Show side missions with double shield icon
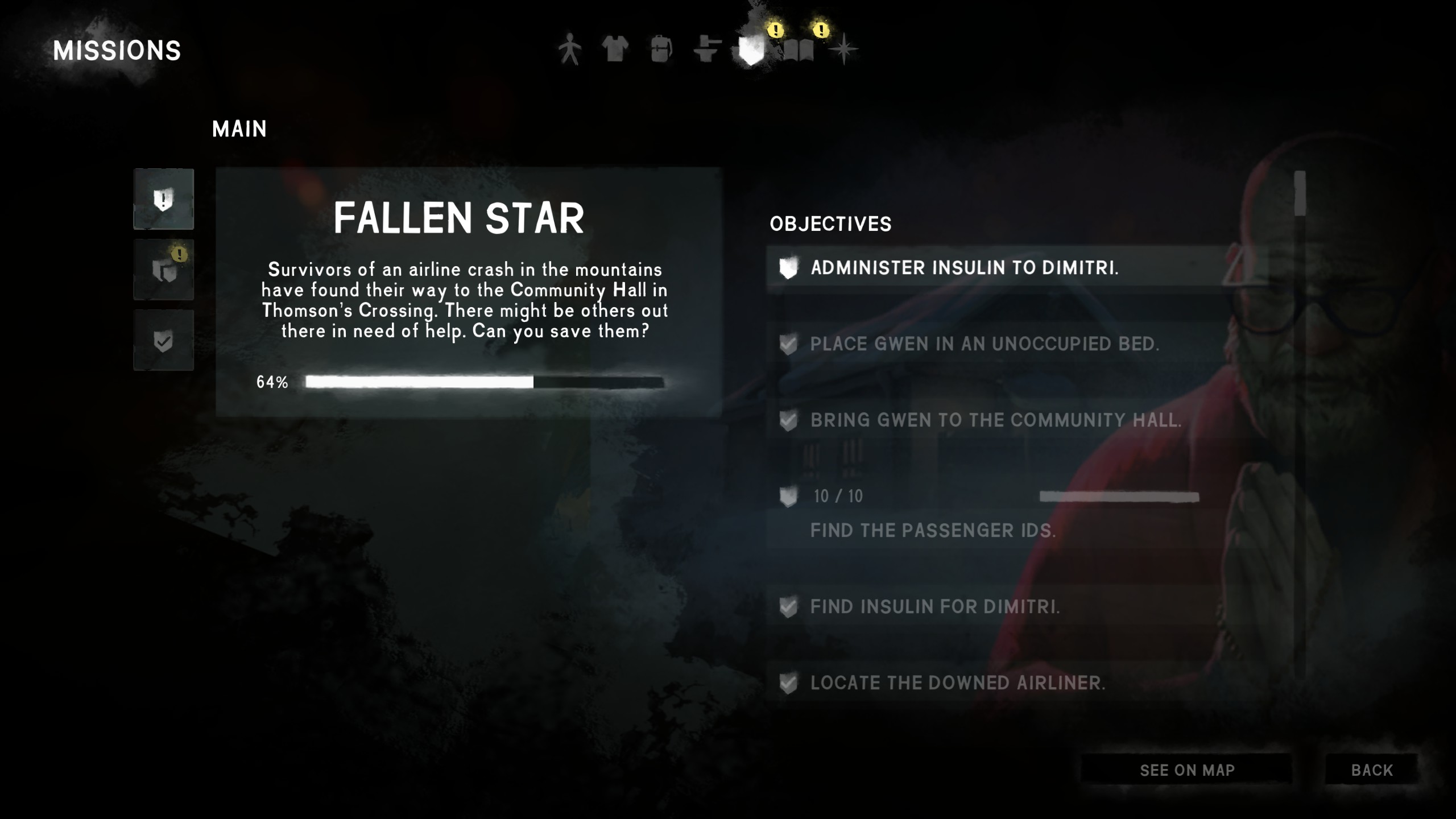The height and width of the screenshot is (819, 1456). [x=164, y=270]
